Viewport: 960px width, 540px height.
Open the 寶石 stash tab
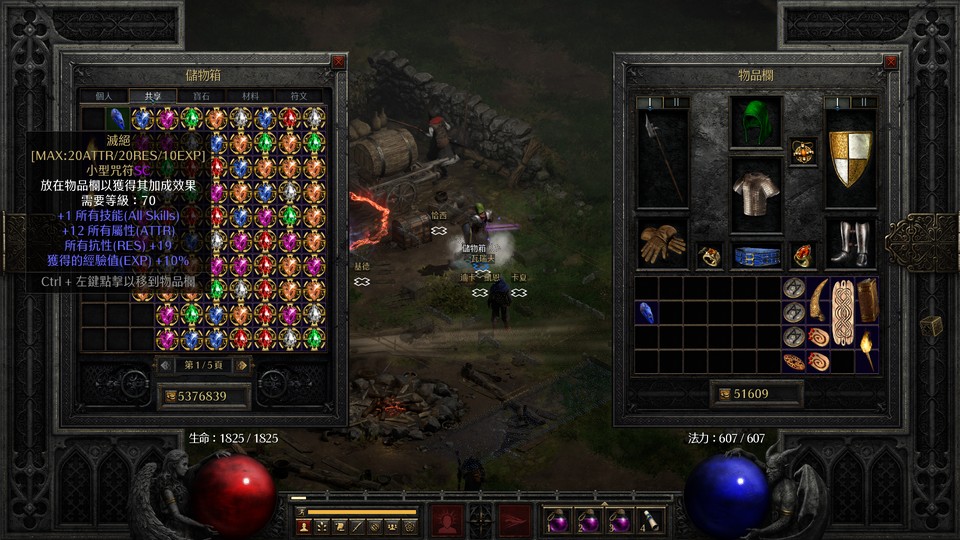coord(201,96)
